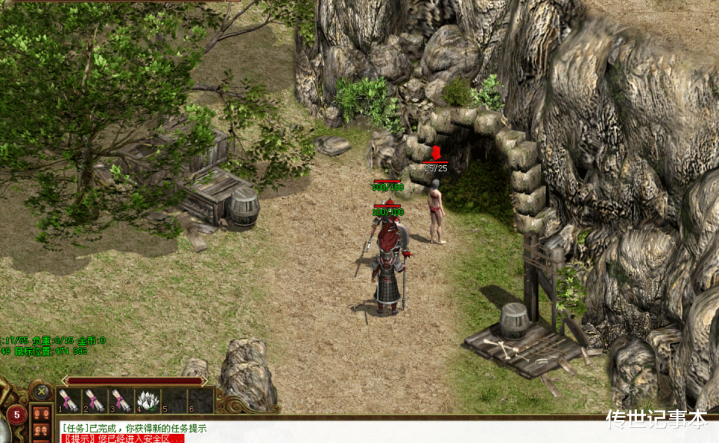Click the round crossed-swords button above hotbar

(41, 389)
